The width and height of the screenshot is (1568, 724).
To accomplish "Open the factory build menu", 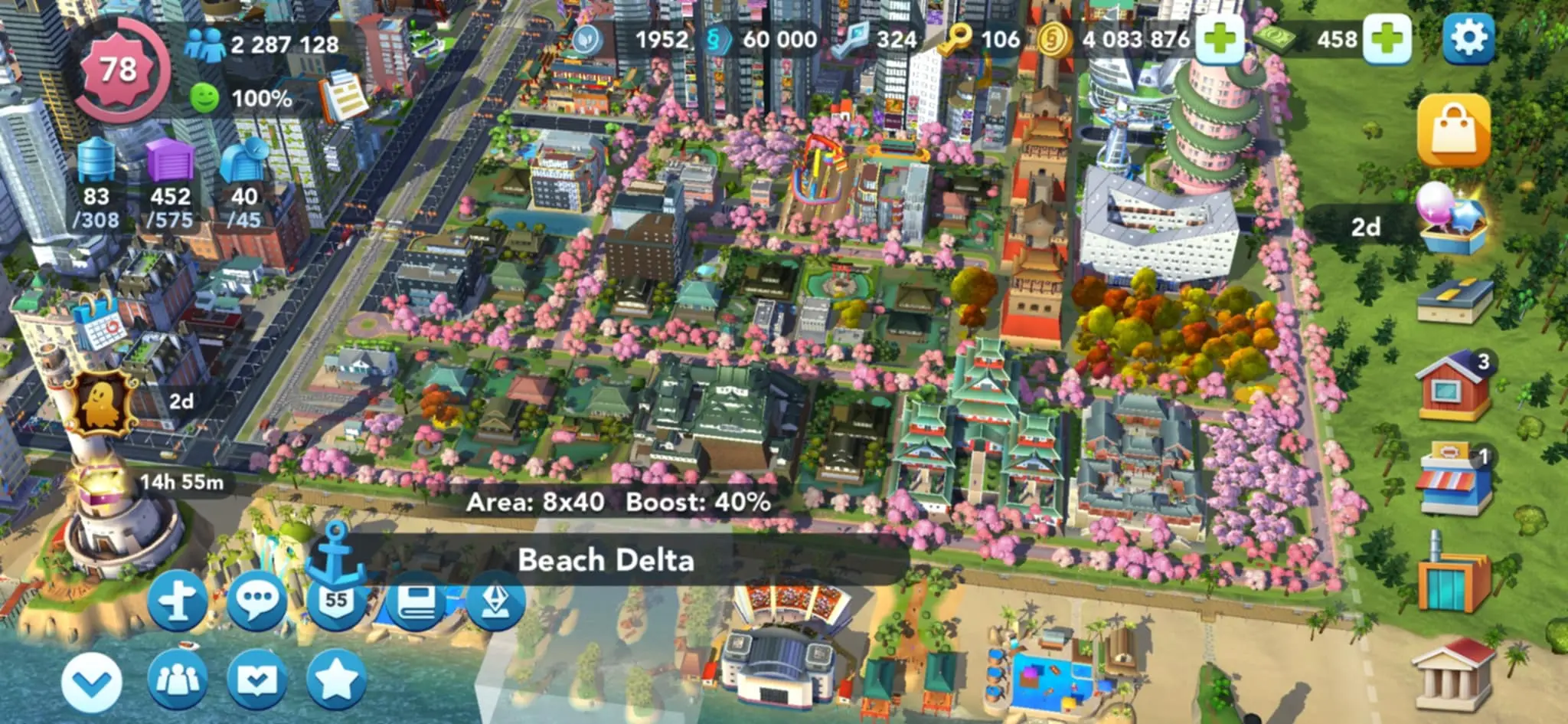I will (x=1452, y=576).
